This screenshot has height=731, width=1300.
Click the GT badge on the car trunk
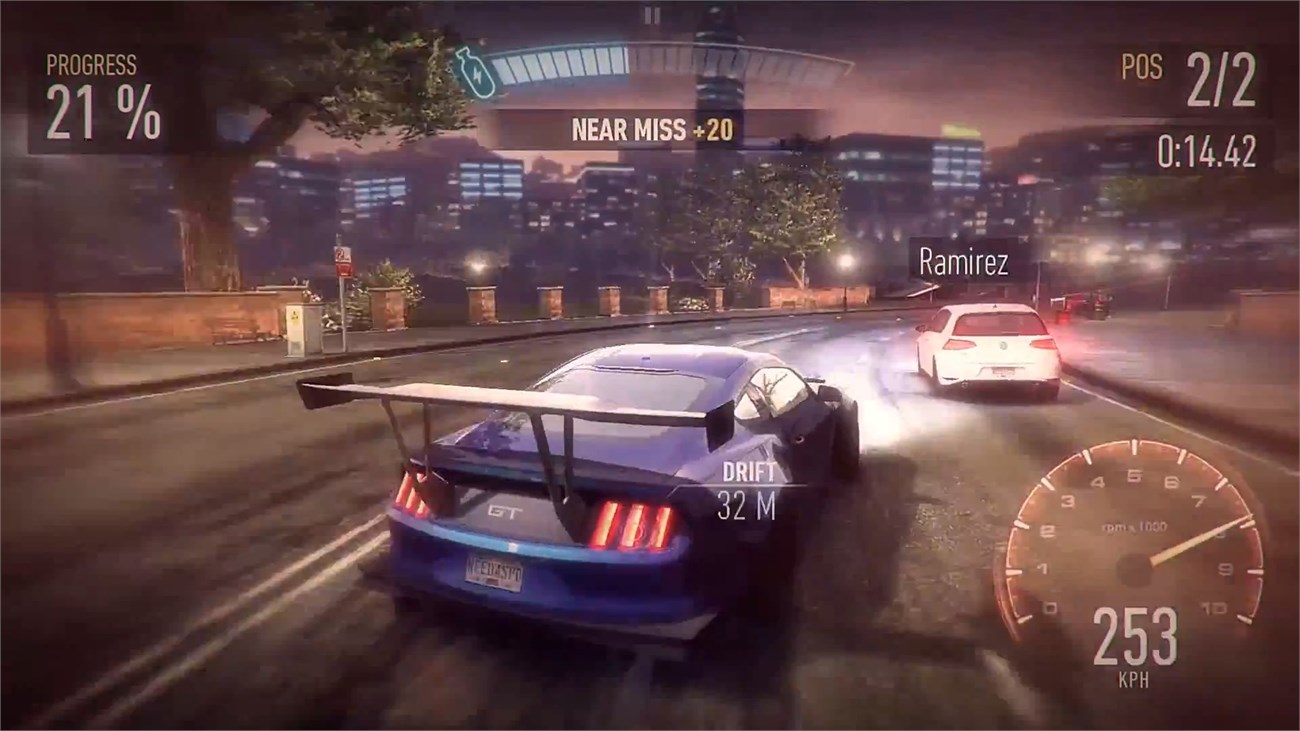point(505,510)
